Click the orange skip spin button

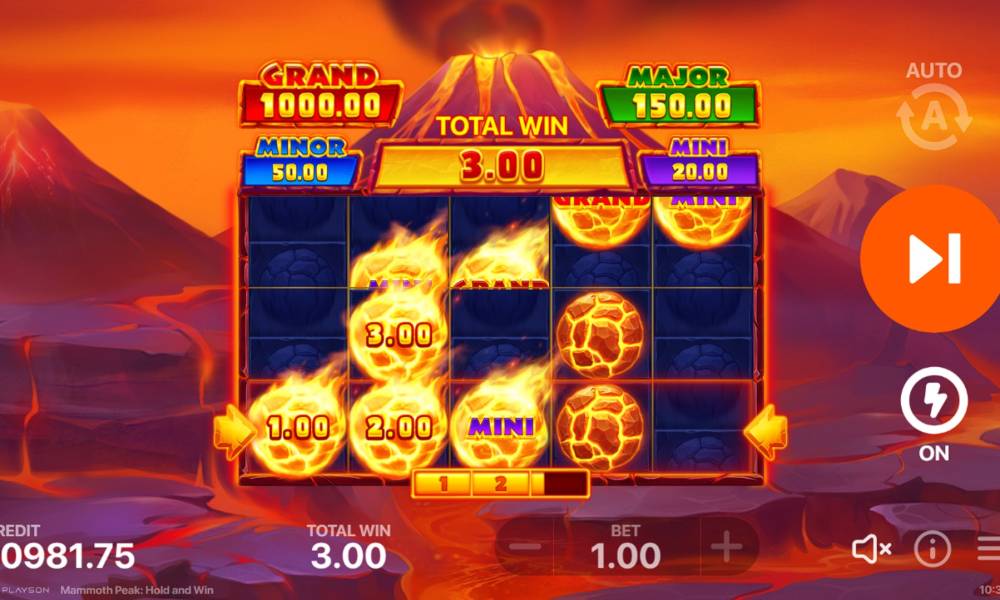932,258
